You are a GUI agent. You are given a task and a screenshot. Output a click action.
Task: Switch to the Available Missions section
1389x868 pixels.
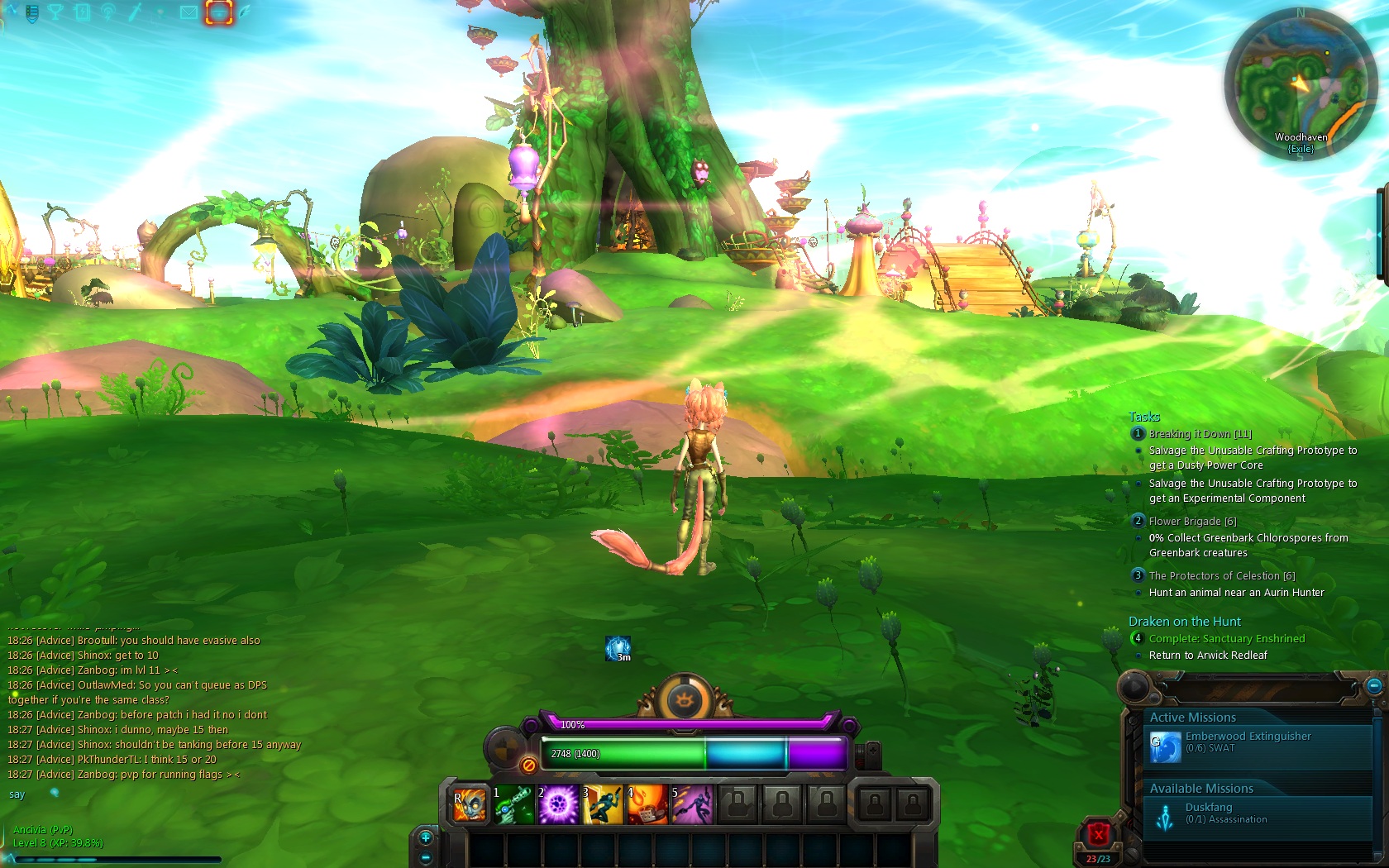(1200, 789)
